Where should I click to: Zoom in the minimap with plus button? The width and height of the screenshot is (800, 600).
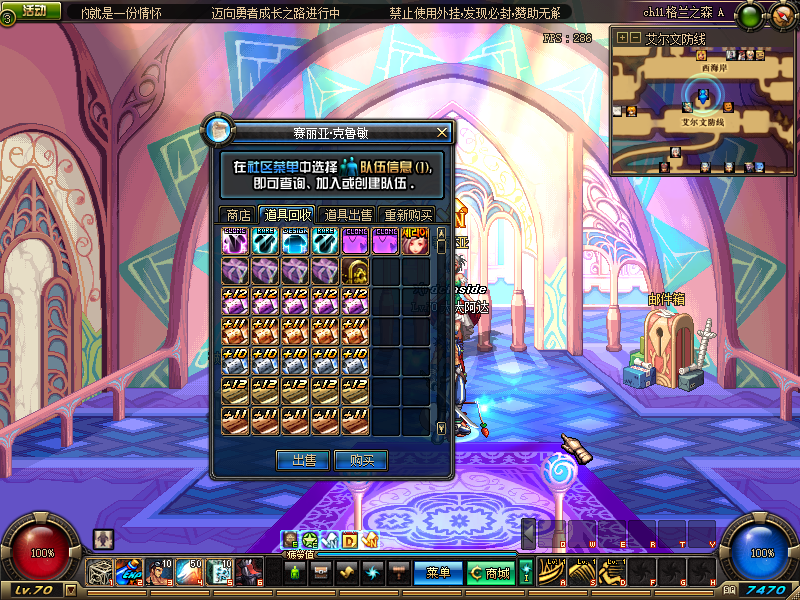pyautogui.click(x=622, y=37)
